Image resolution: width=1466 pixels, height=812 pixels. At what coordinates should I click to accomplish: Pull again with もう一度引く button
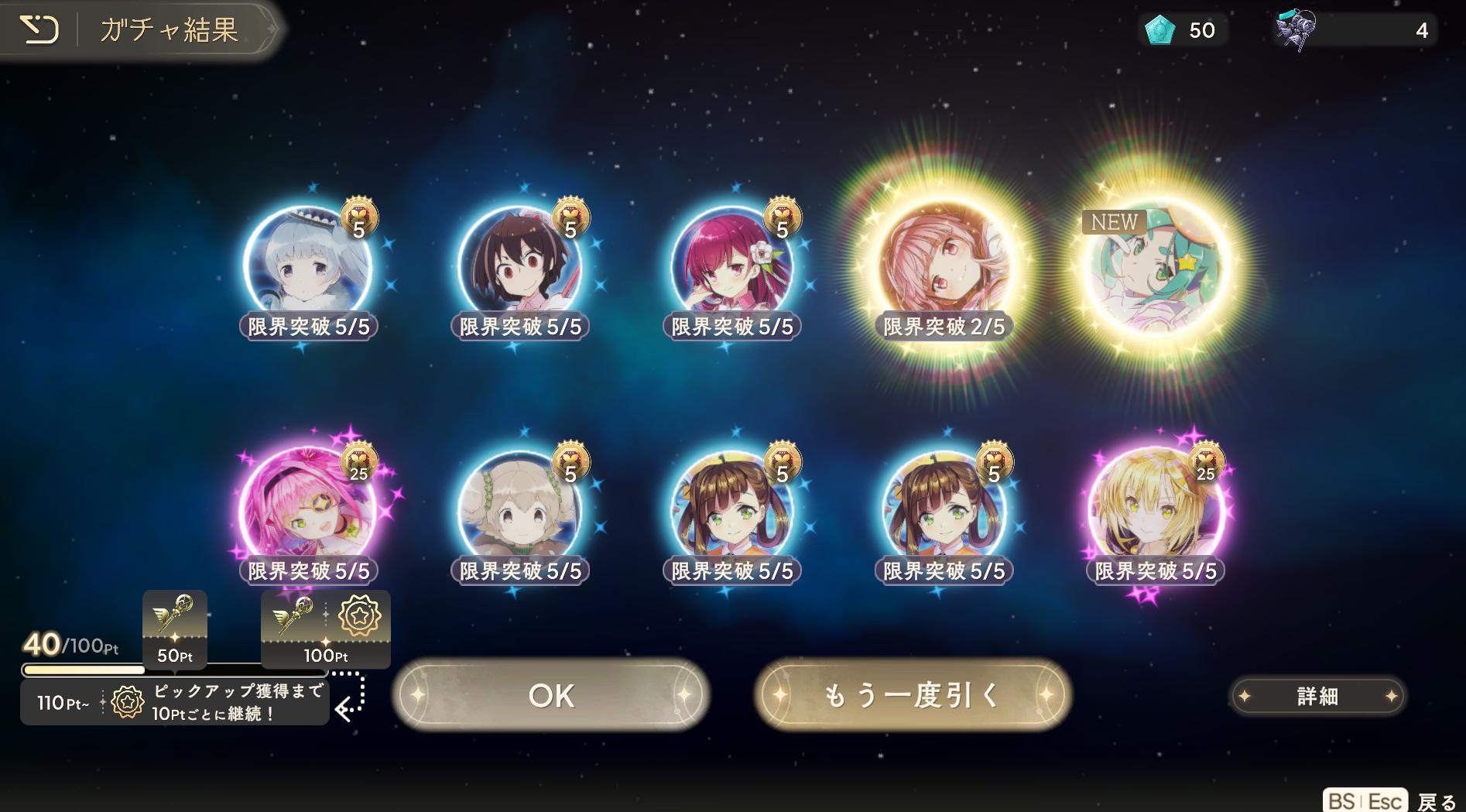(x=913, y=695)
